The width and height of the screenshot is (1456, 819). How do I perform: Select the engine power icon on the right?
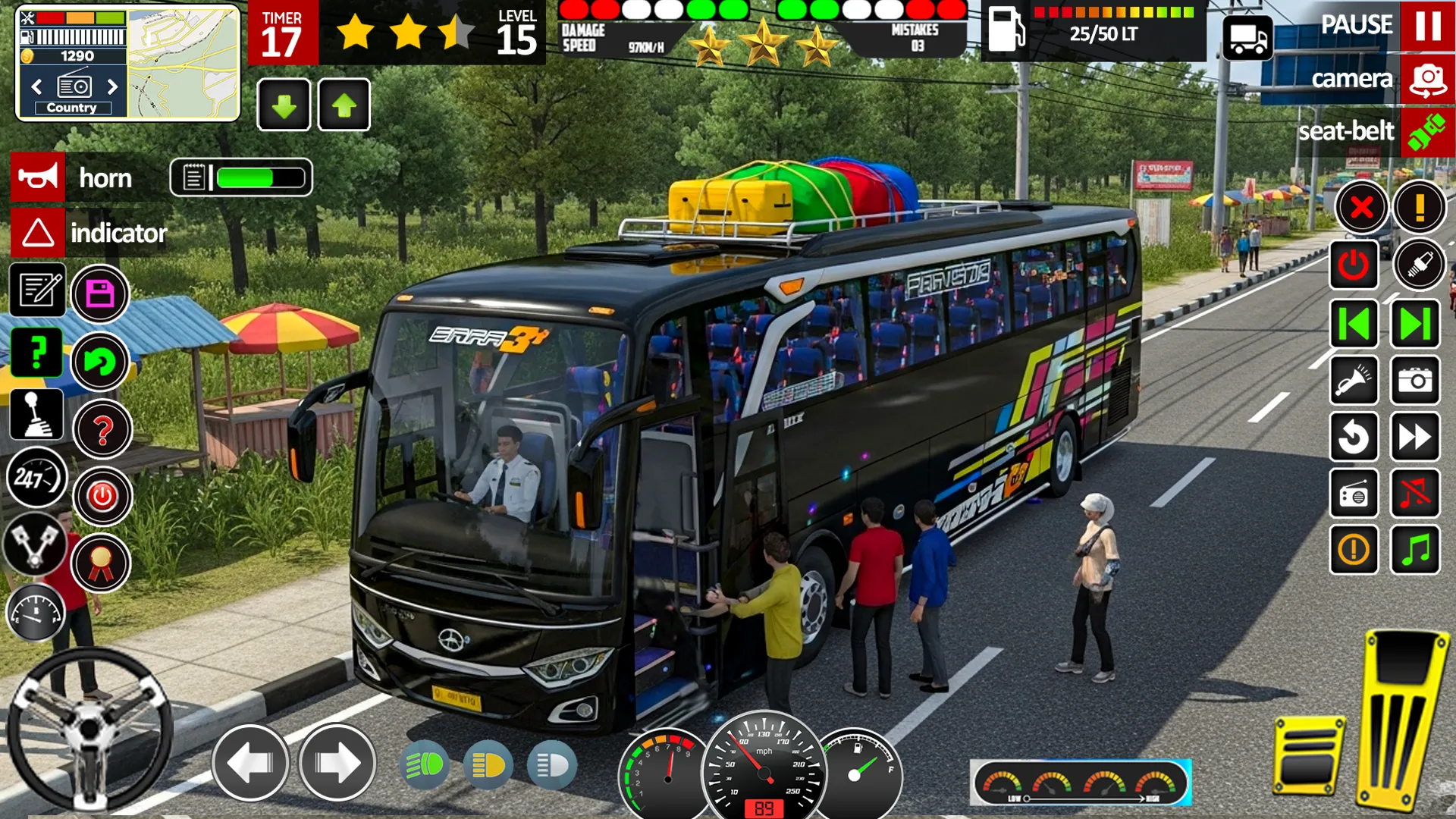point(1355,265)
